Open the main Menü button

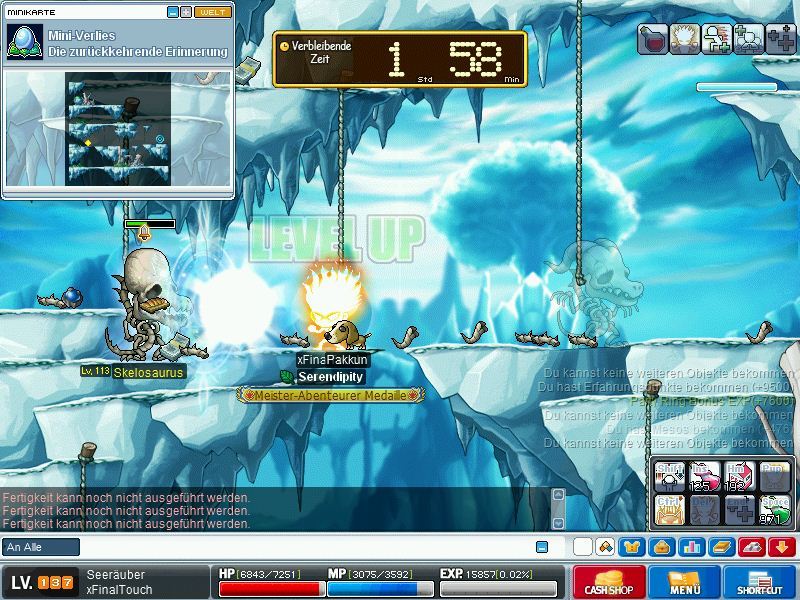pyautogui.click(x=685, y=582)
